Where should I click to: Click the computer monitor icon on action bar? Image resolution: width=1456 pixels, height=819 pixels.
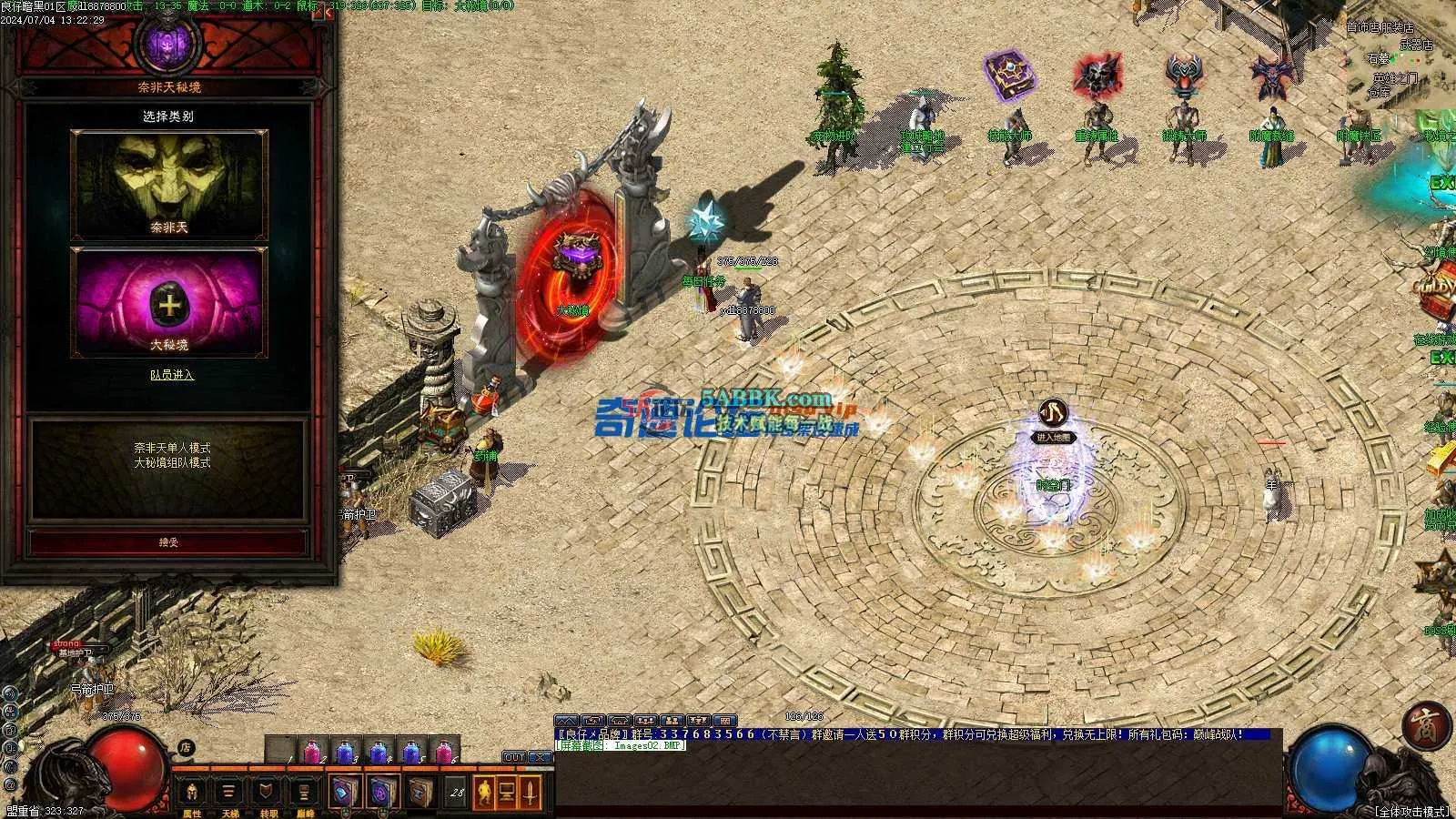pyautogui.click(x=506, y=792)
